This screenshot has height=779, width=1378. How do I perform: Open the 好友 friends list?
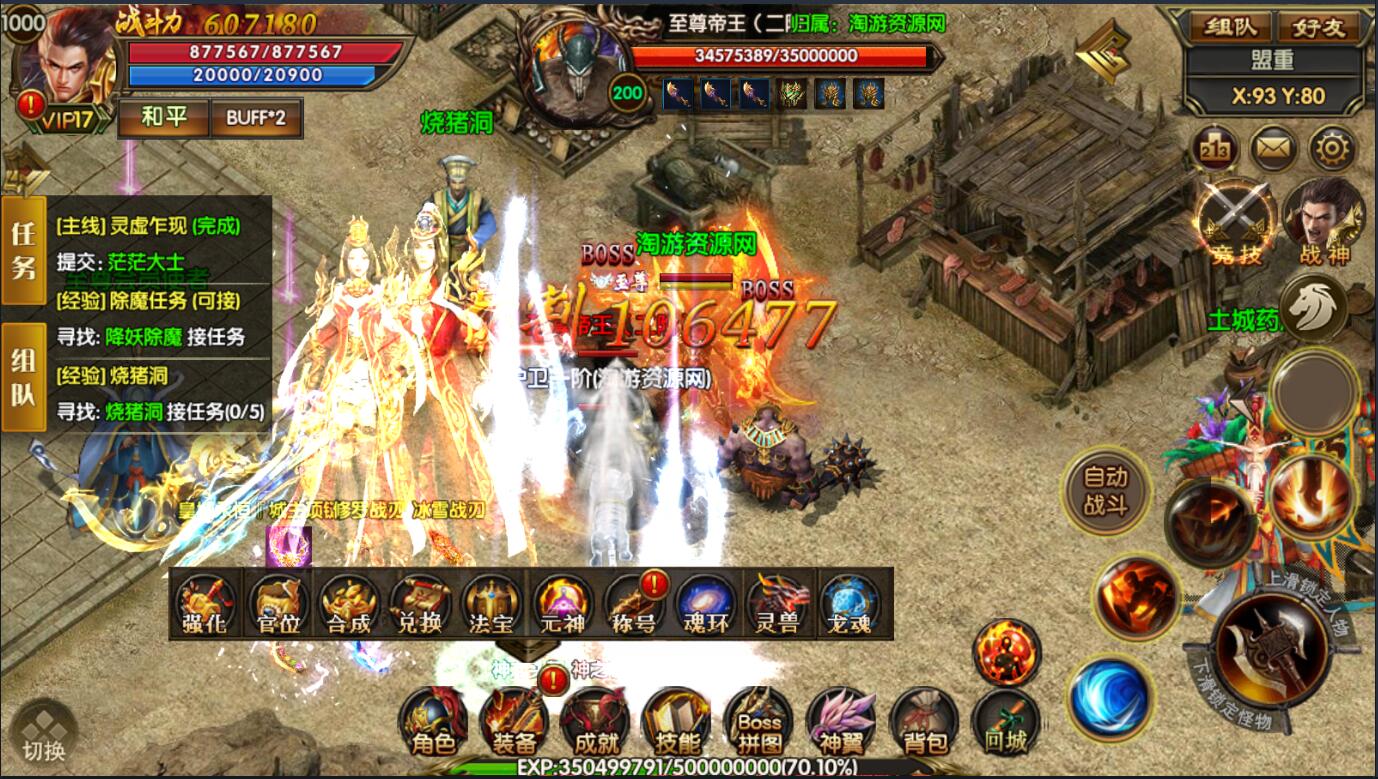click(x=1317, y=26)
